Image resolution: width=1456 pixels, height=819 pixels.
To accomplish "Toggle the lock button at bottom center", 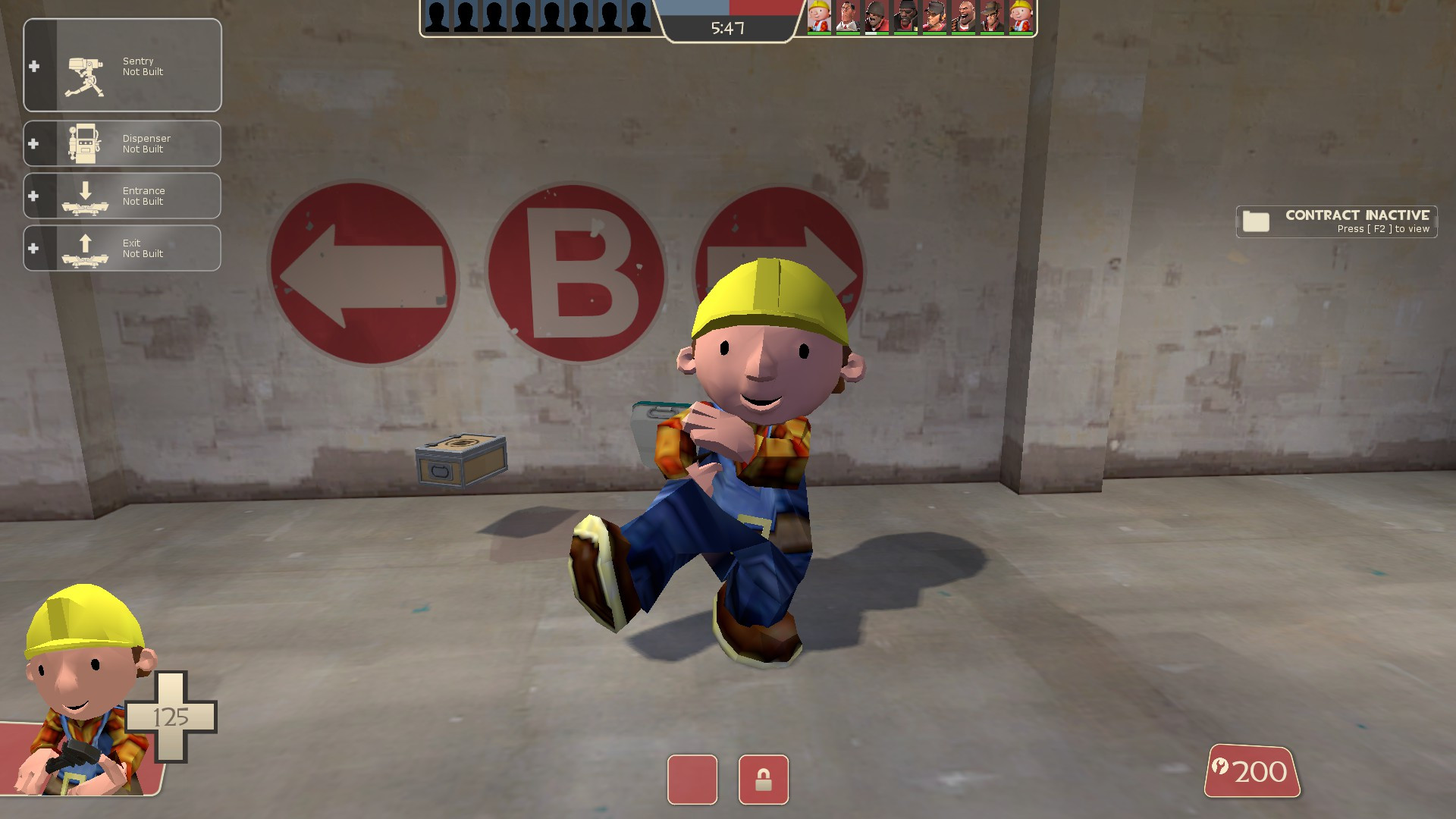I will tap(763, 780).
